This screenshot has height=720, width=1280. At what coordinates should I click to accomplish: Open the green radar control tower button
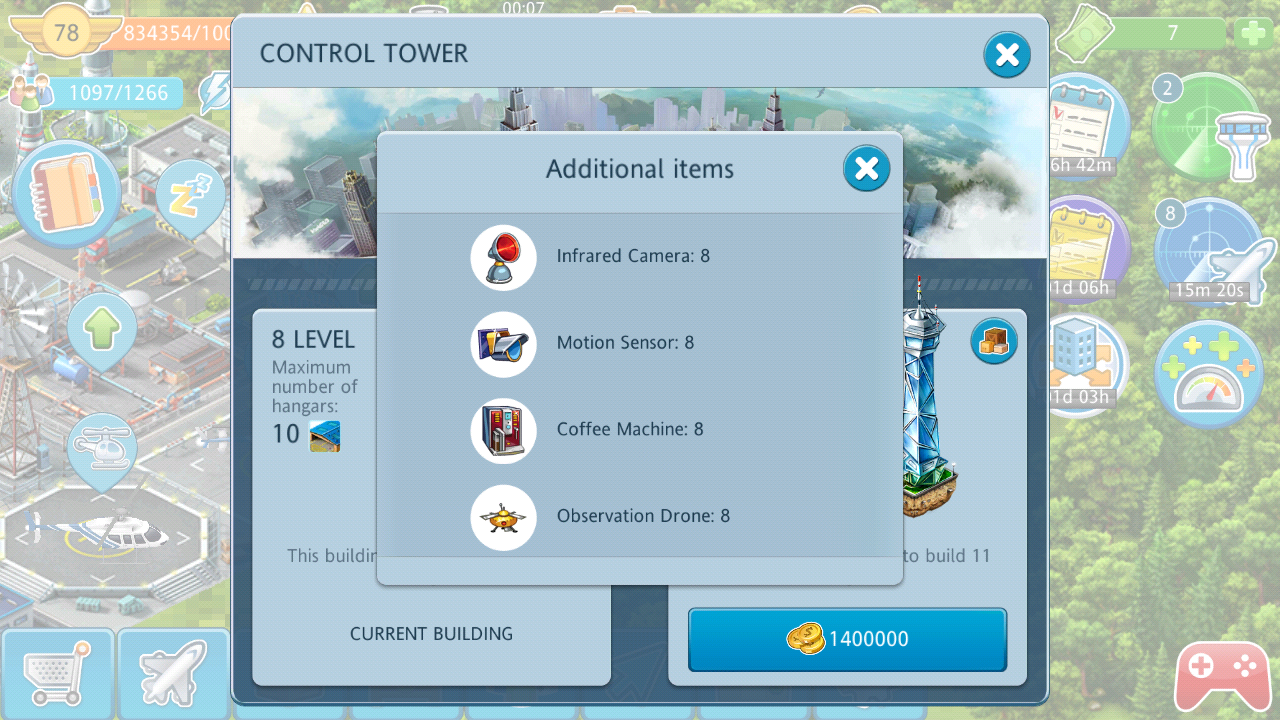pos(1207,127)
